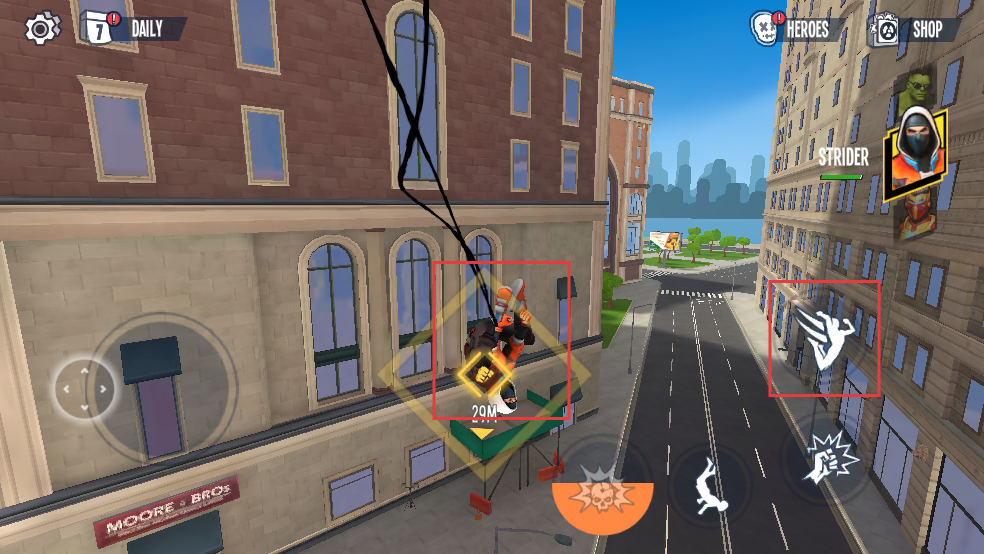Viewport: 984px width, 554px height.
Task: Activate the dash sprint ability
Action: pos(822,338)
